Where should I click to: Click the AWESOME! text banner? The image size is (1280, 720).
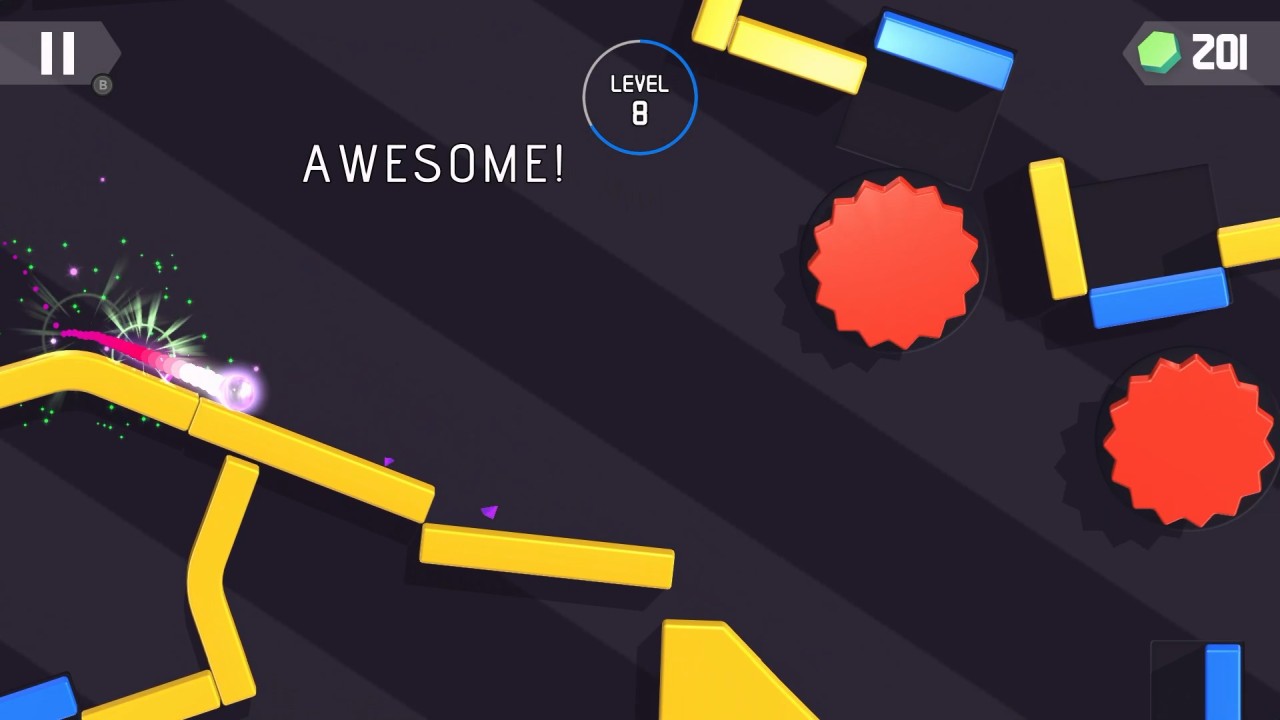tap(435, 163)
